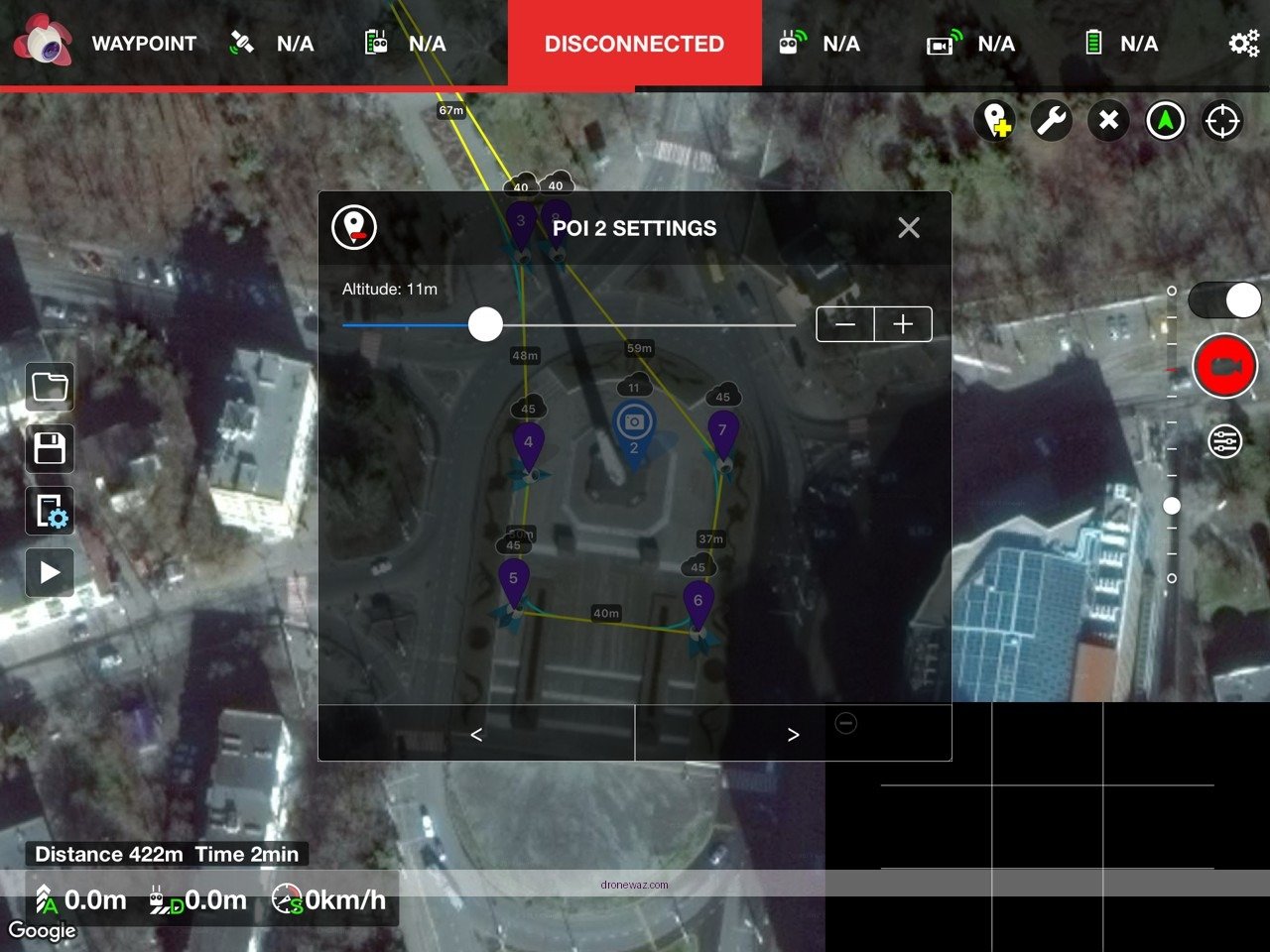Adjust the POI 2 altitude slider handle
Viewport: 1270px width, 952px height.
[x=485, y=324]
